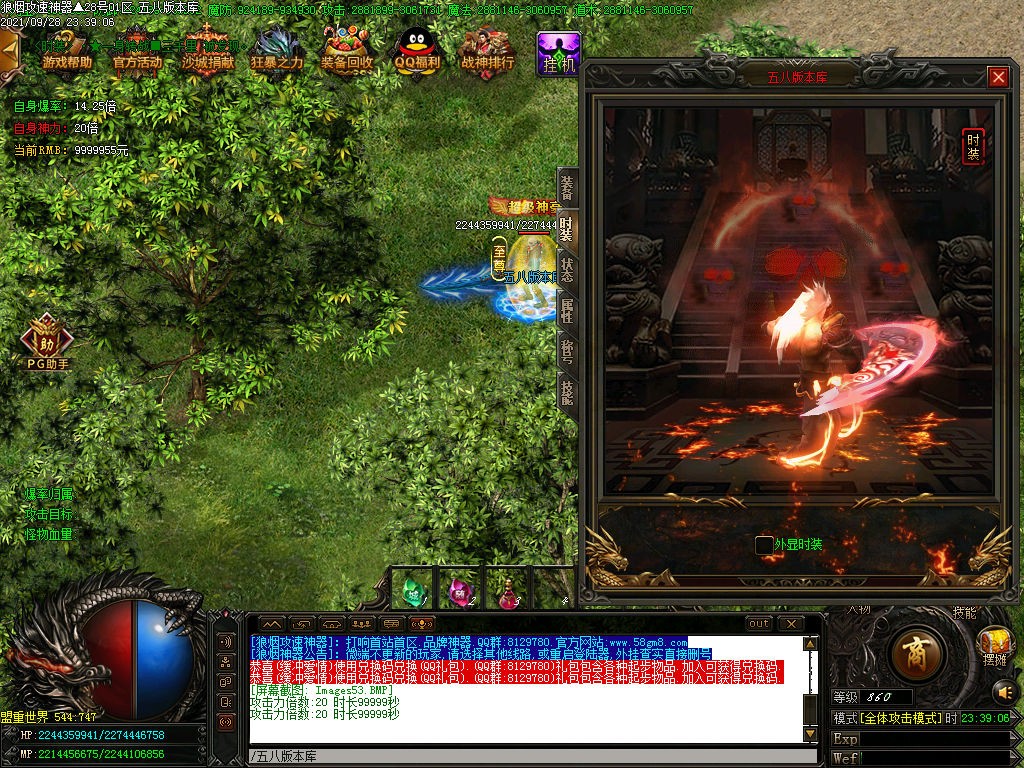The width and height of the screenshot is (1024, 768).
Task: Switch to the 装备 equipment tab
Action: click(567, 189)
